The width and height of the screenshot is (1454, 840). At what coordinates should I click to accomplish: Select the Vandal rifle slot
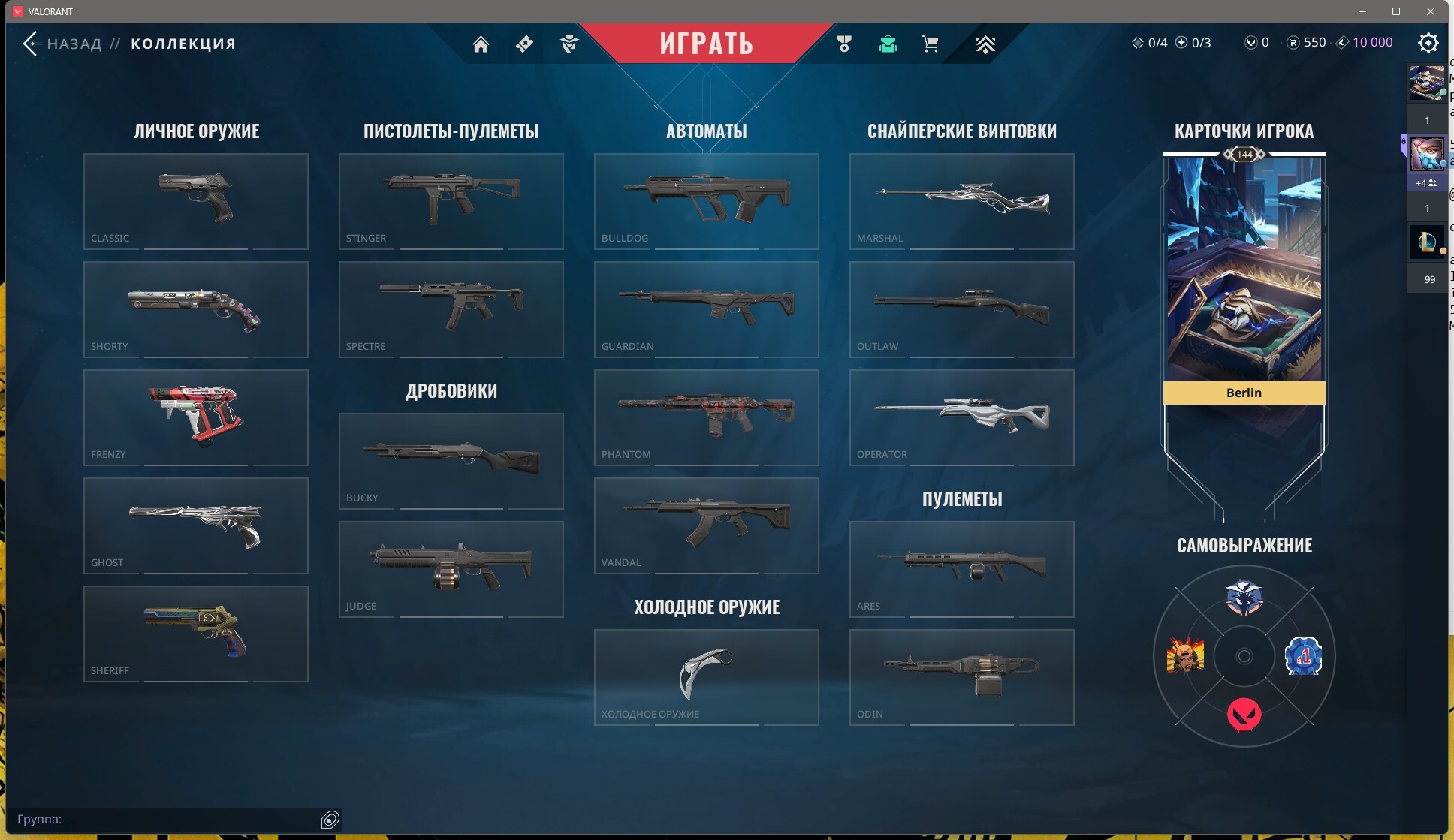click(x=707, y=525)
